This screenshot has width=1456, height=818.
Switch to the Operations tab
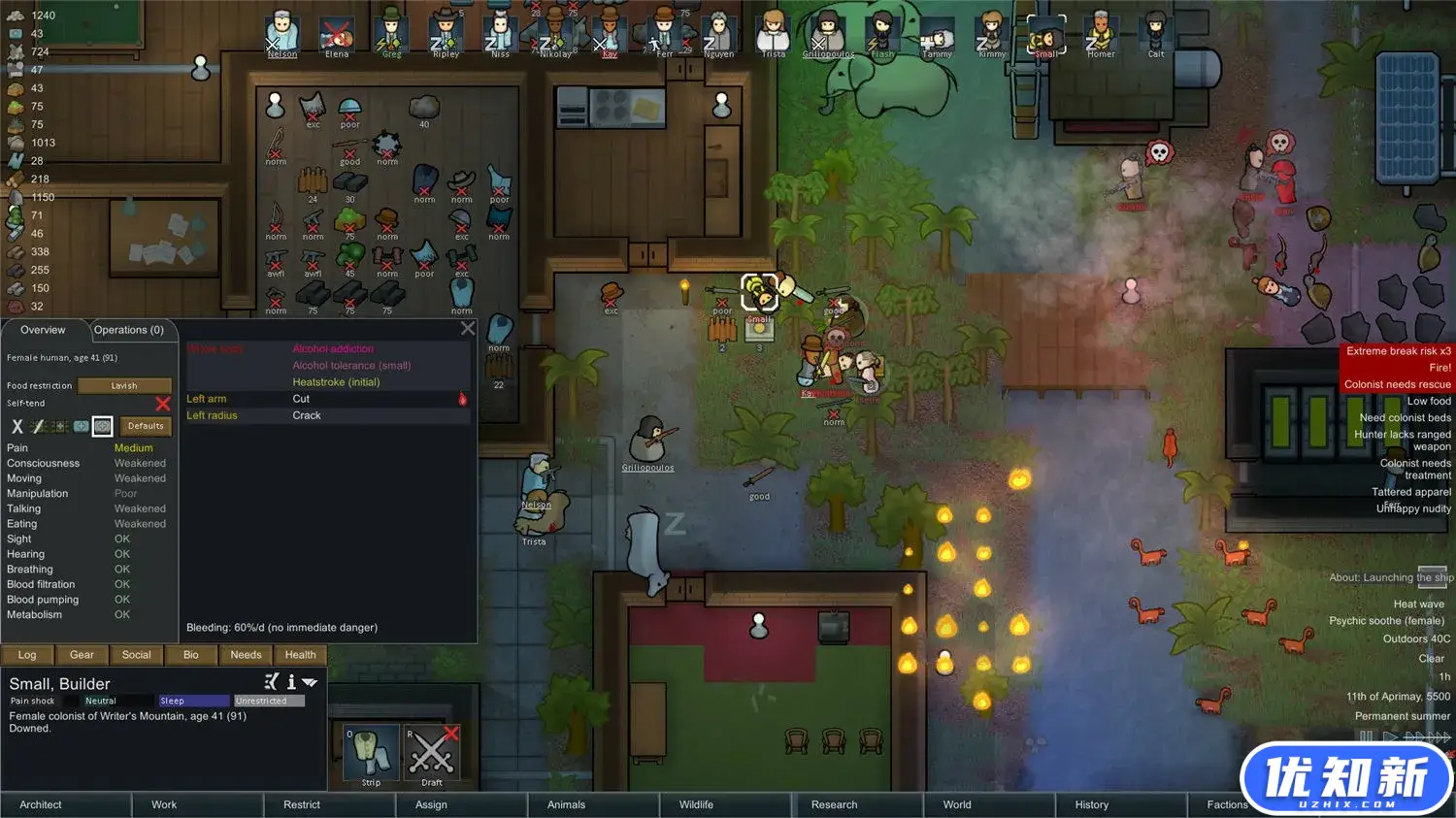click(129, 330)
